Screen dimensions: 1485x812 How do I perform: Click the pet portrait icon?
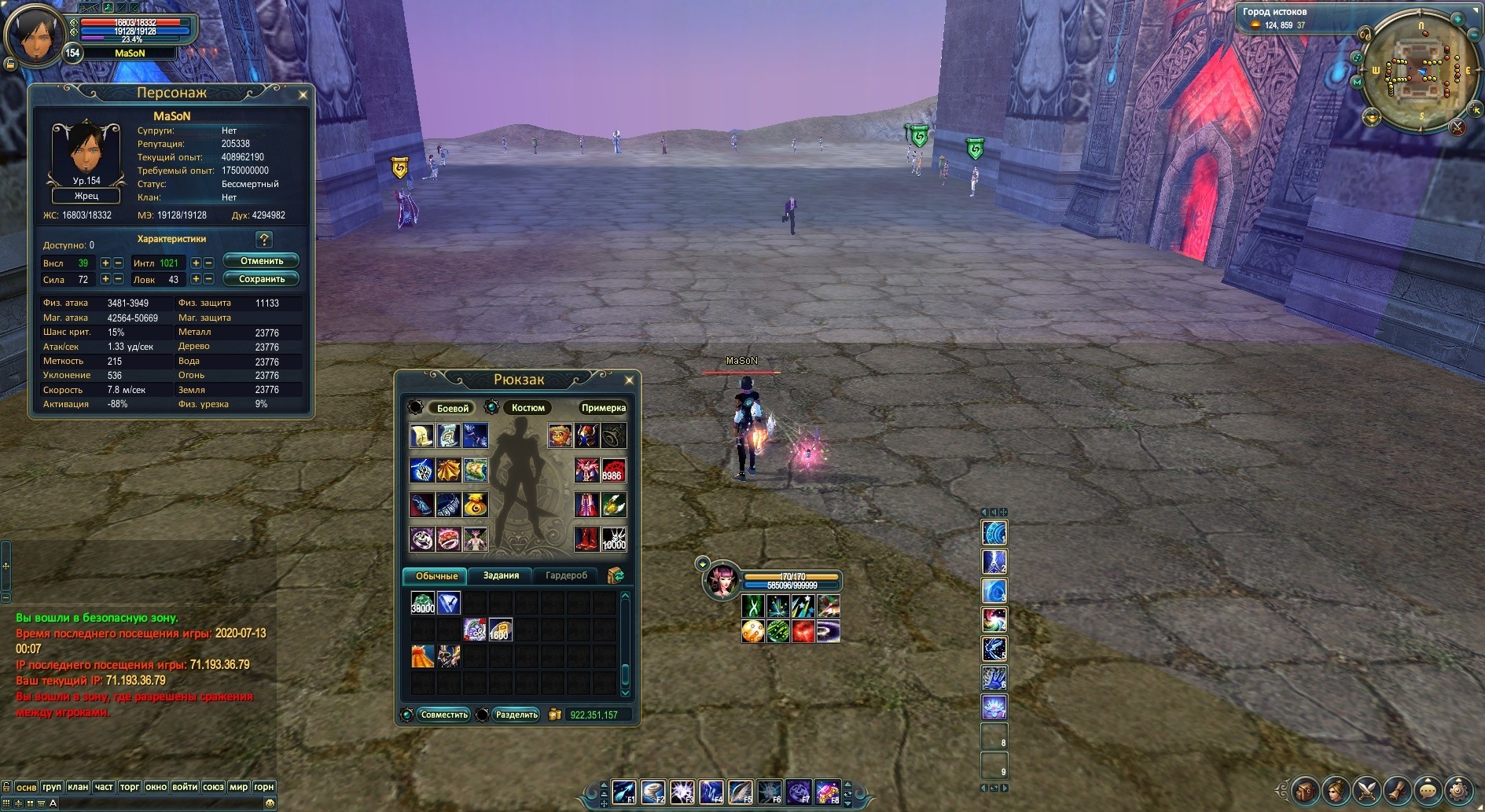pos(722,582)
